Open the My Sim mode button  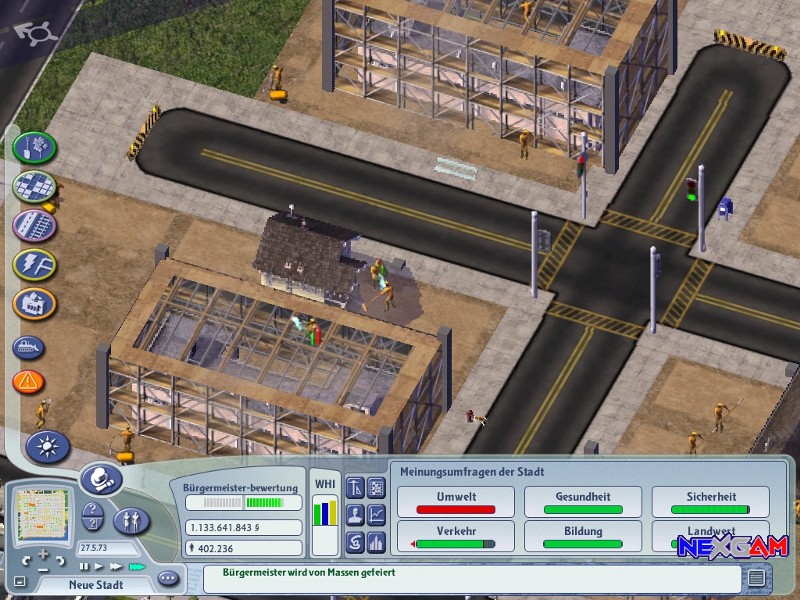[132, 520]
